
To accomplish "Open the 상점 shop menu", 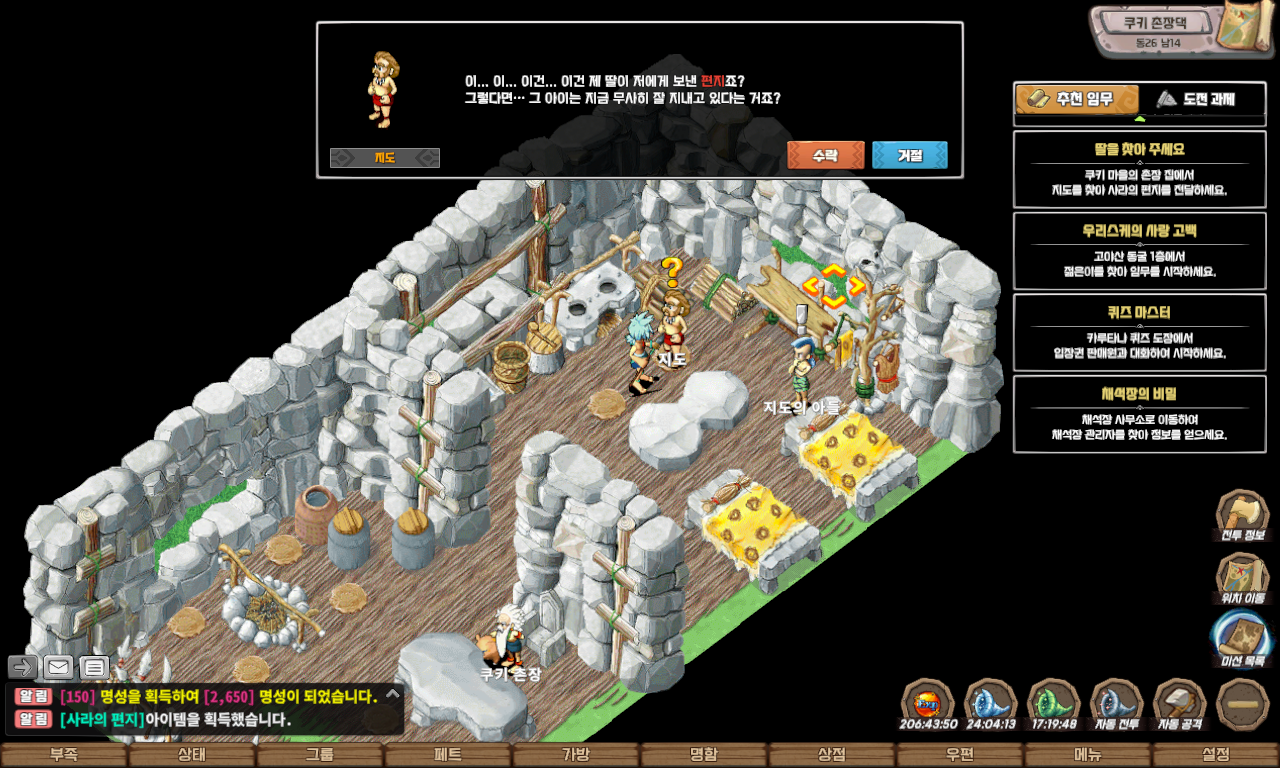I will (x=832, y=755).
